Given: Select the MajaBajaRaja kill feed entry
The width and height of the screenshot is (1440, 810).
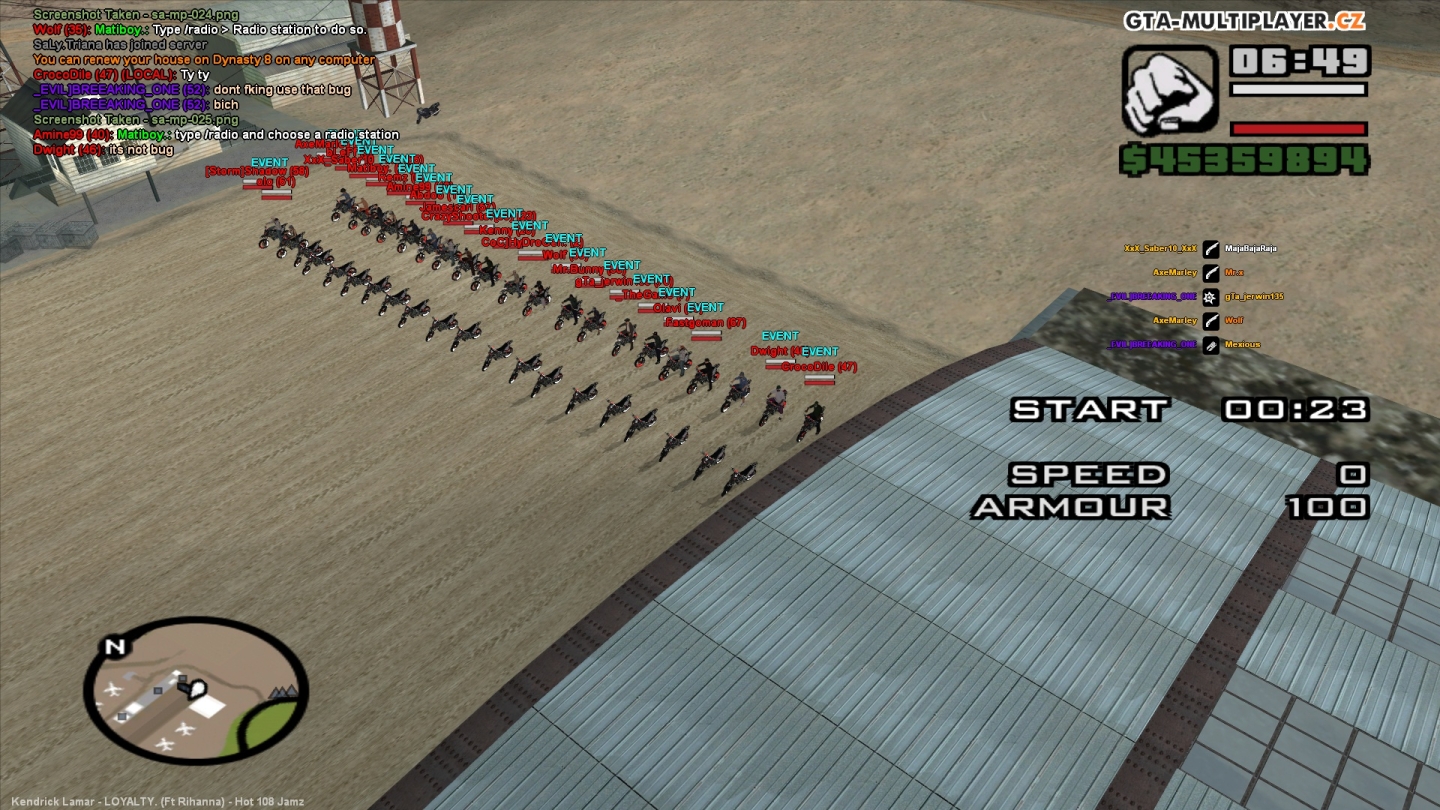Looking at the screenshot, I should tap(1250, 248).
